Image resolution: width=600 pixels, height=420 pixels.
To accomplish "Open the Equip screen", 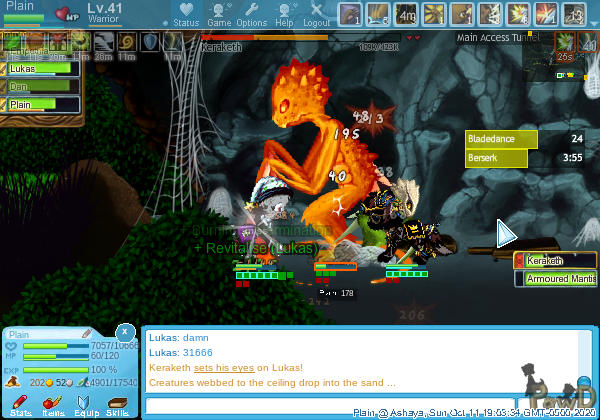I will click(x=85, y=403).
